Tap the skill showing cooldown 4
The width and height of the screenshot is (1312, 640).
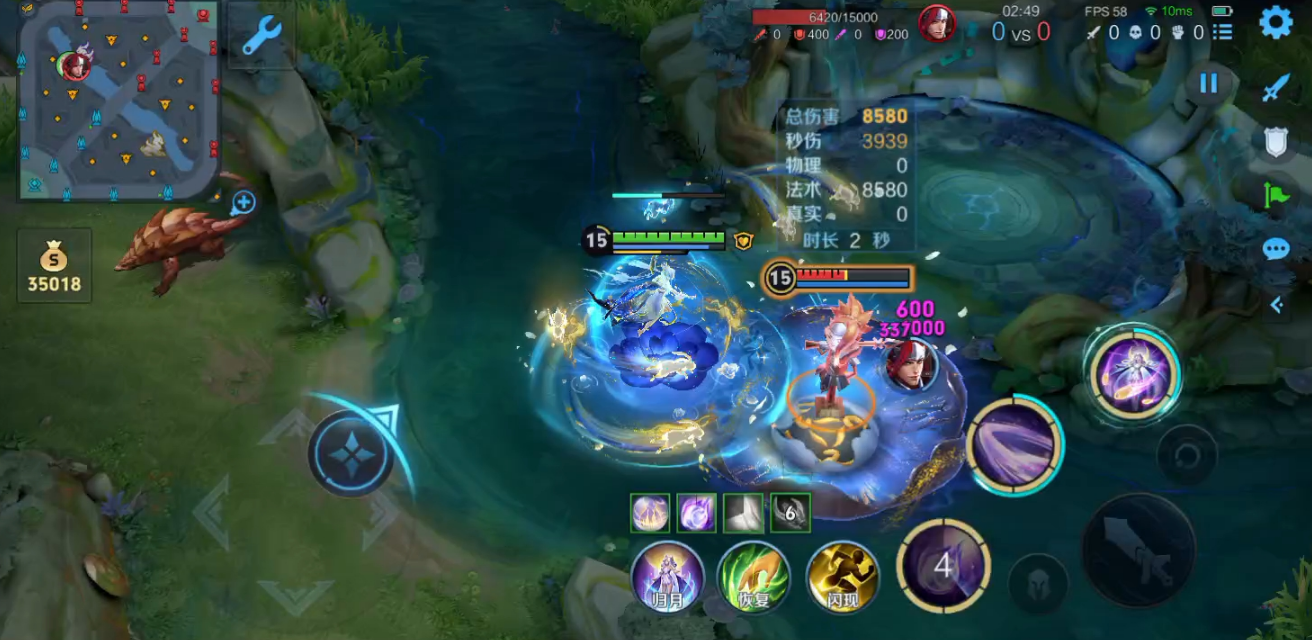[x=943, y=566]
